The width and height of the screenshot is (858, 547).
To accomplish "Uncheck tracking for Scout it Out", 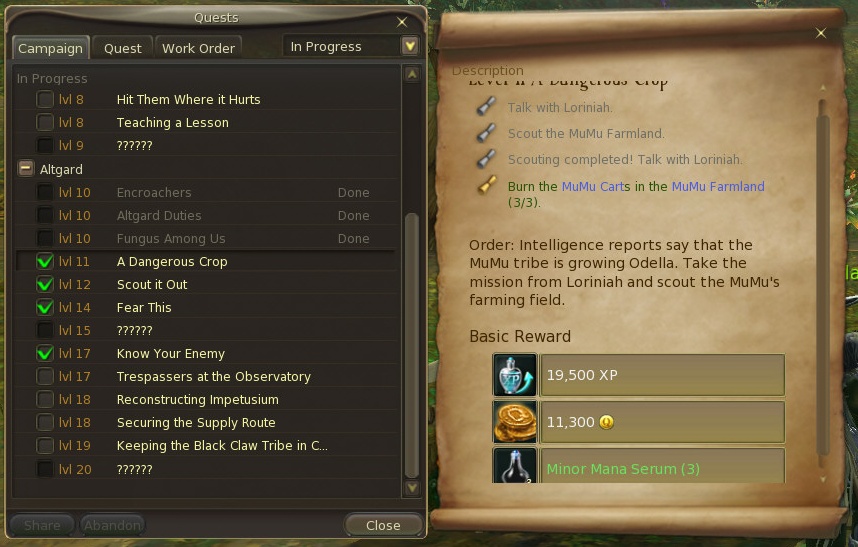I will click(45, 285).
